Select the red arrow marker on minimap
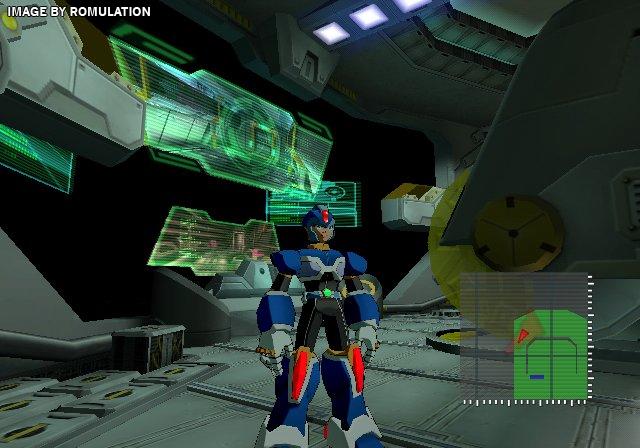This screenshot has width=640, height=448. click(x=522, y=336)
